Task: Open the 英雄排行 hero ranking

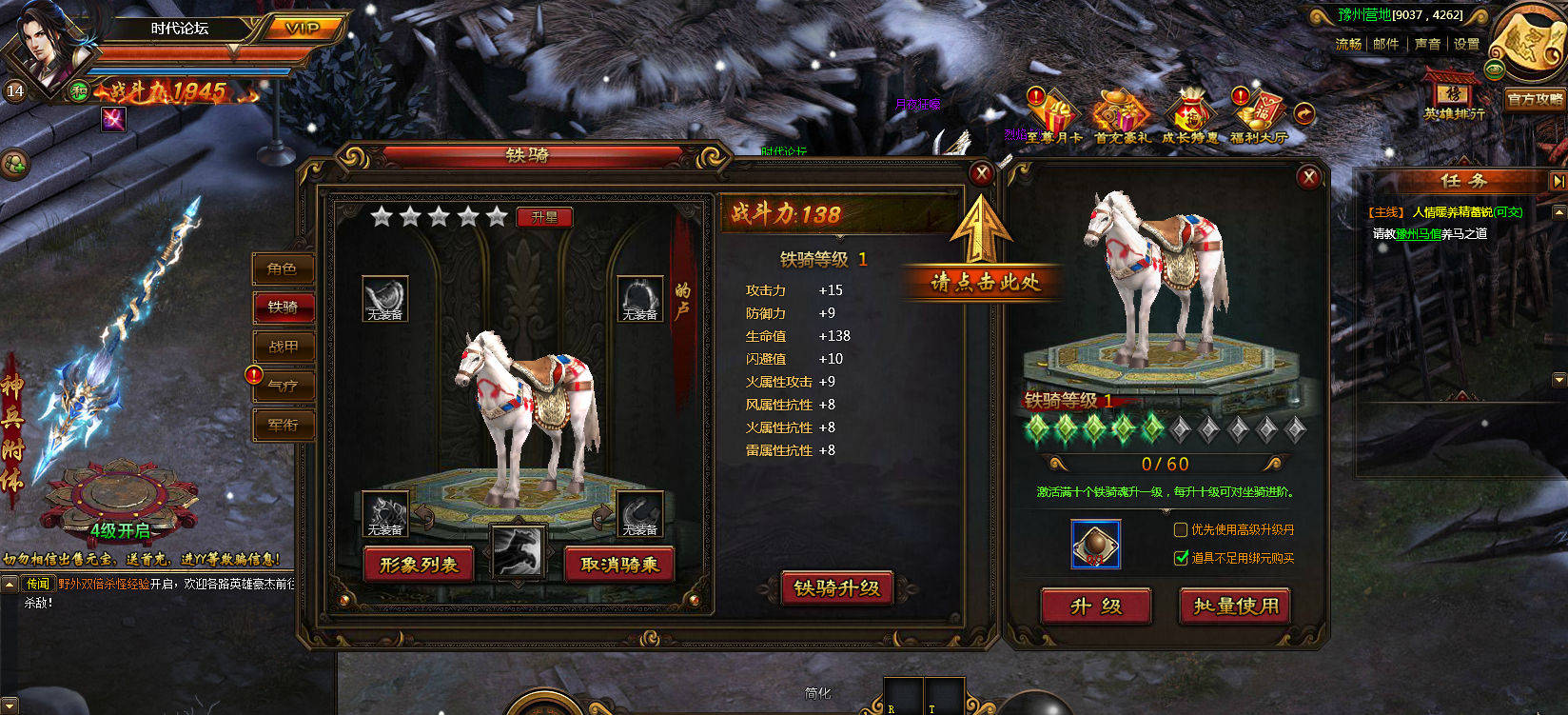Action: pyautogui.click(x=1453, y=98)
